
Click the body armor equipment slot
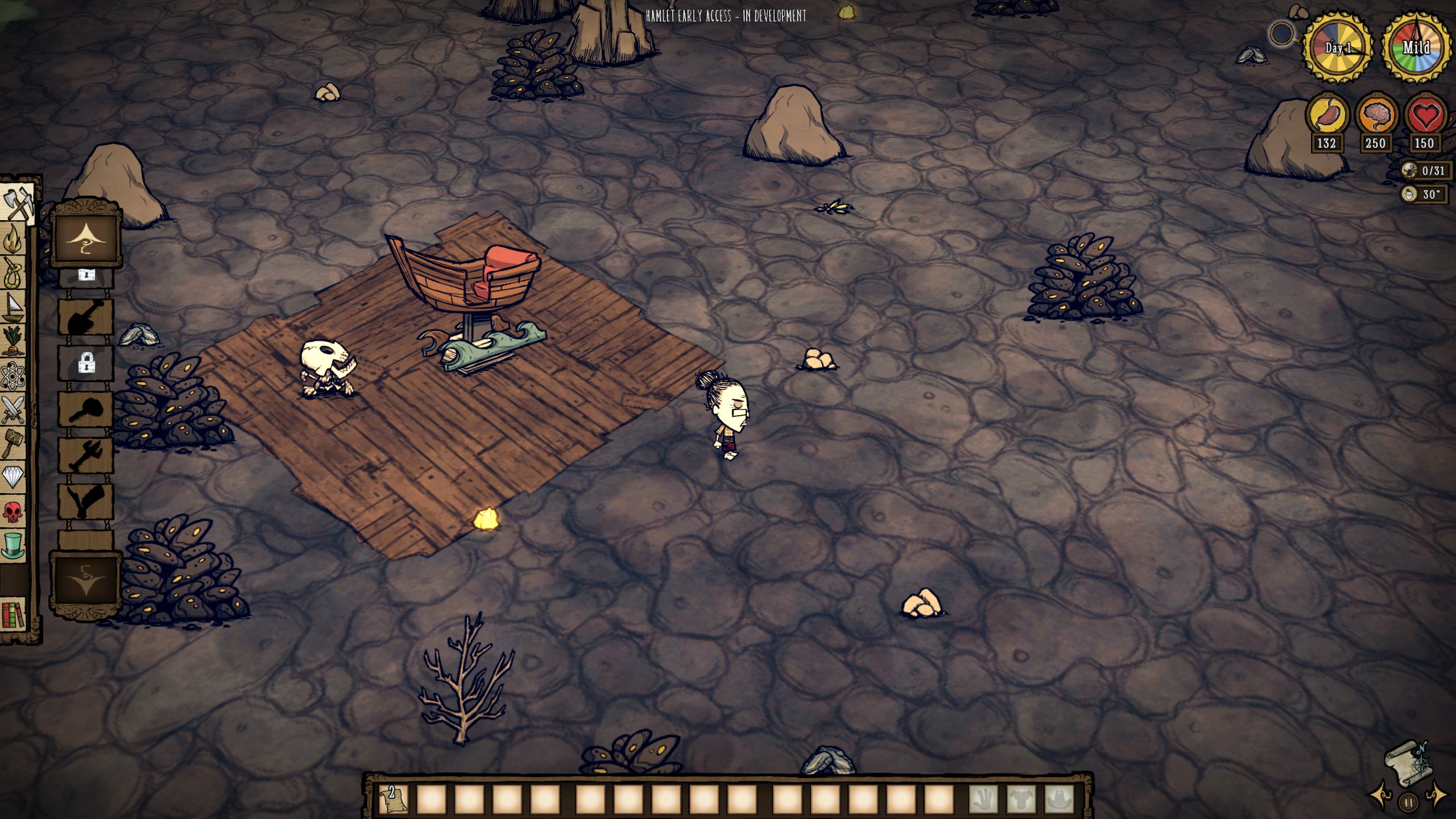tap(1021, 799)
